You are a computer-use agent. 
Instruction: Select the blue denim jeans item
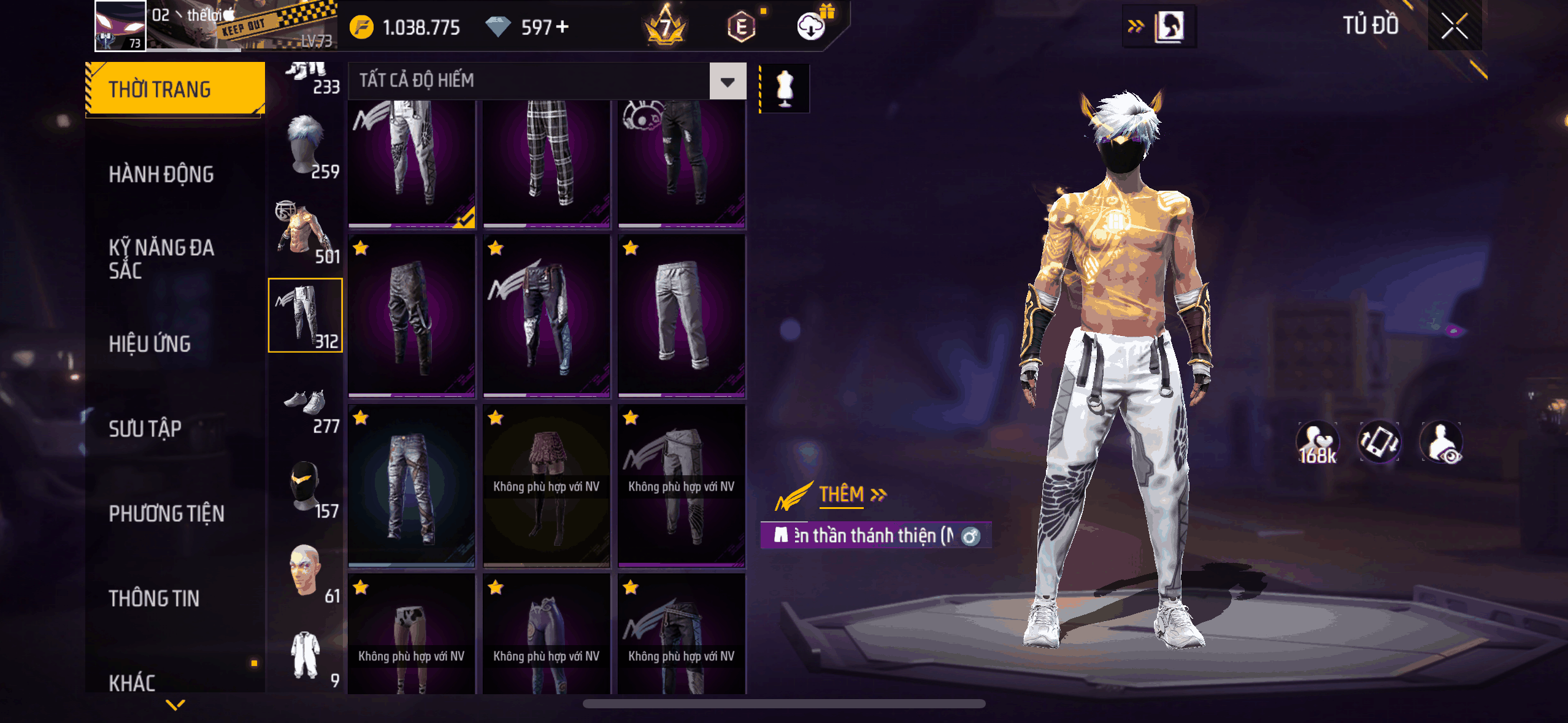pyautogui.click(x=412, y=486)
